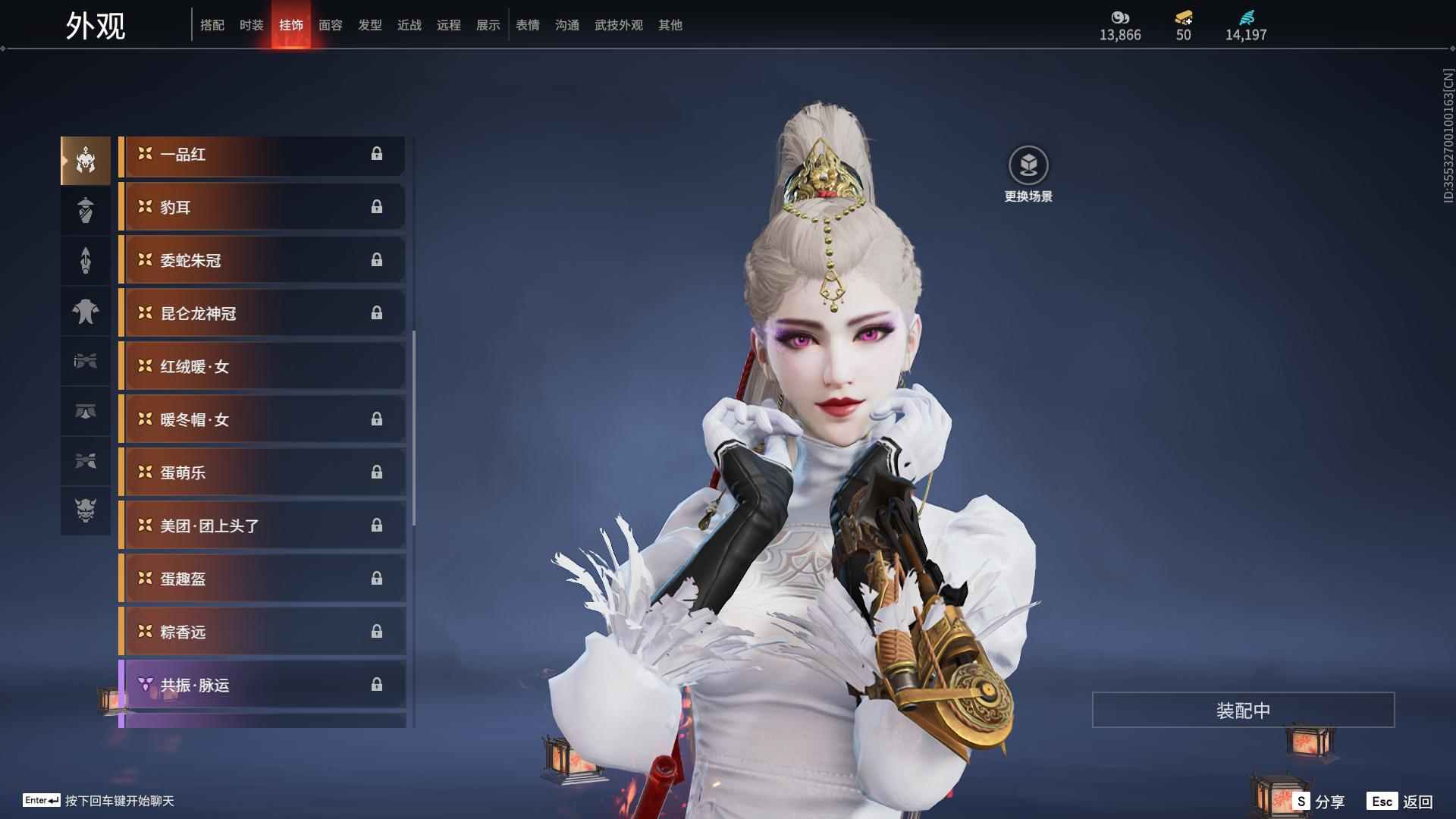The image size is (1456, 819).
Task: Select the purple 共振·脉运 item
Action: [x=262, y=686]
